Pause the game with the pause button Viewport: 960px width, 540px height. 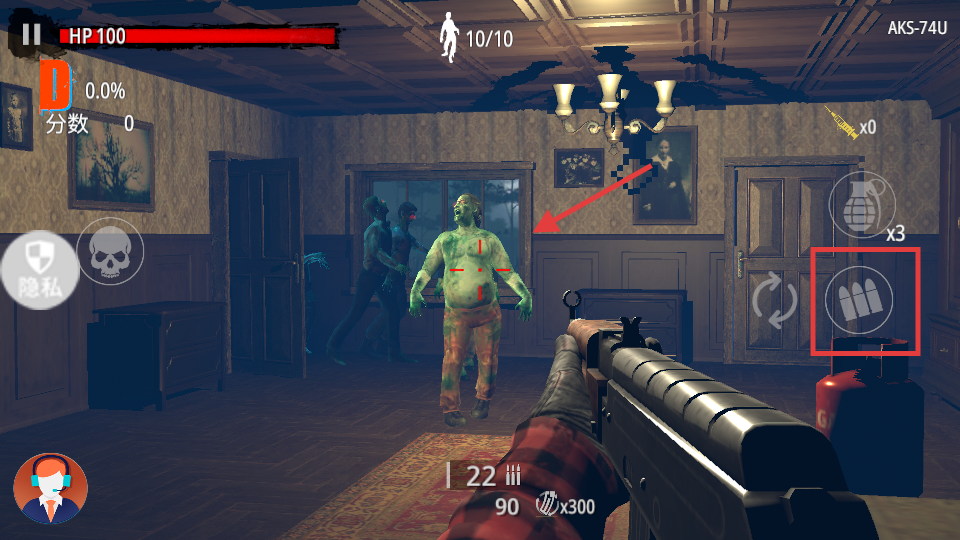coord(31,35)
